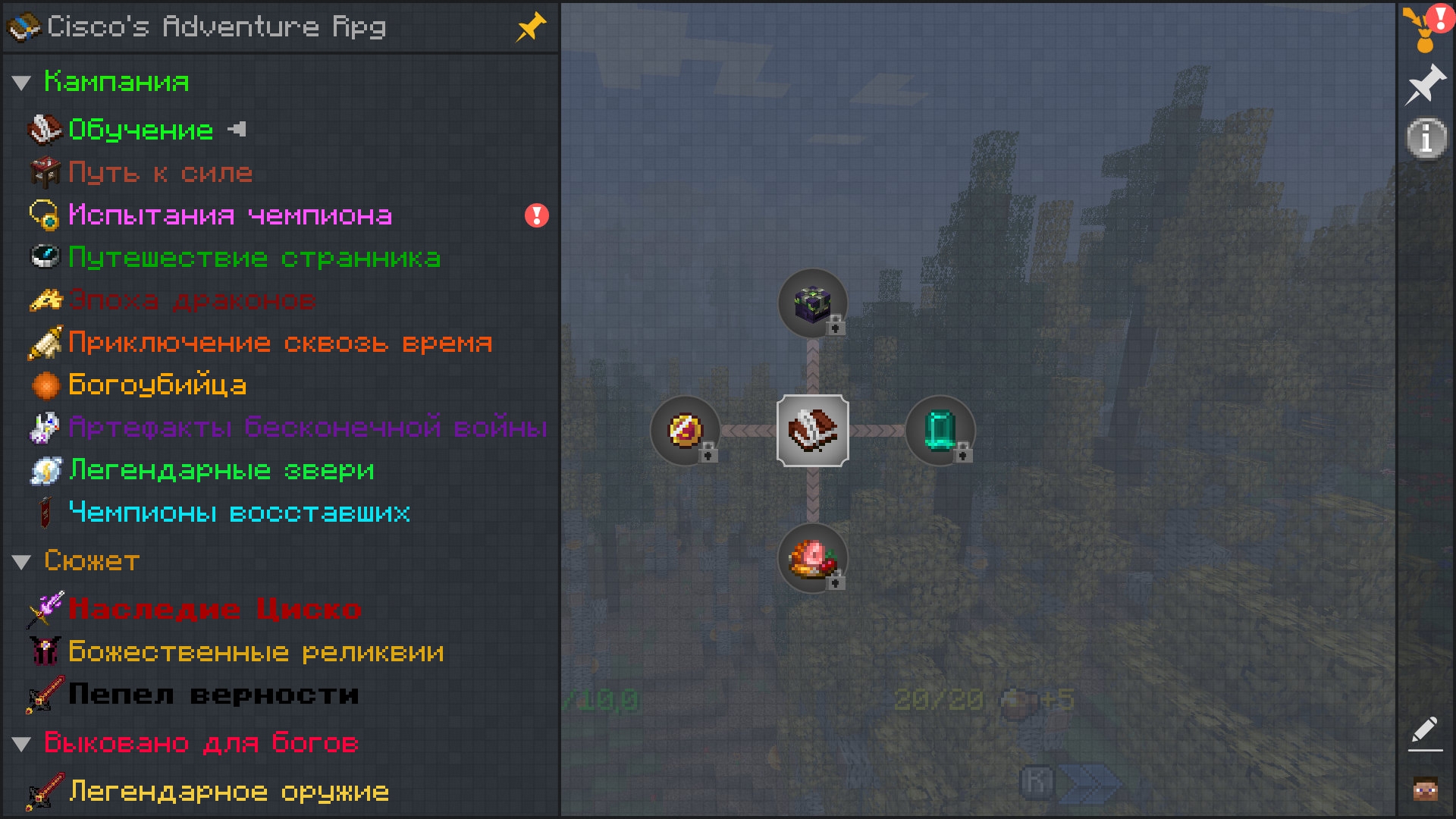This screenshot has width=1456, height=819.
Task: Open the Обучение chapter
Action: pyautogui.click(x=140, y=130)
